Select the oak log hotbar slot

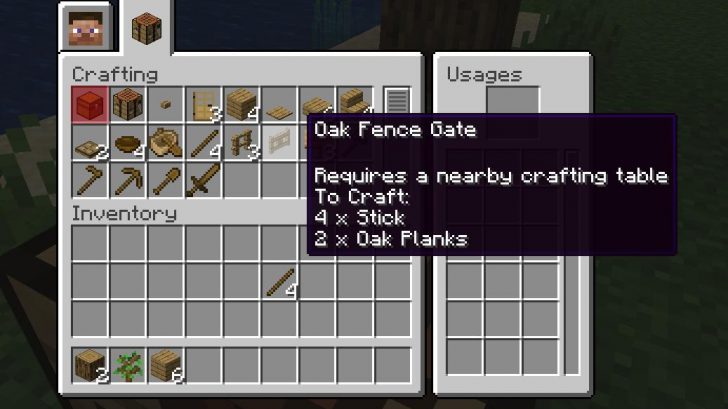tap(90, 366)
